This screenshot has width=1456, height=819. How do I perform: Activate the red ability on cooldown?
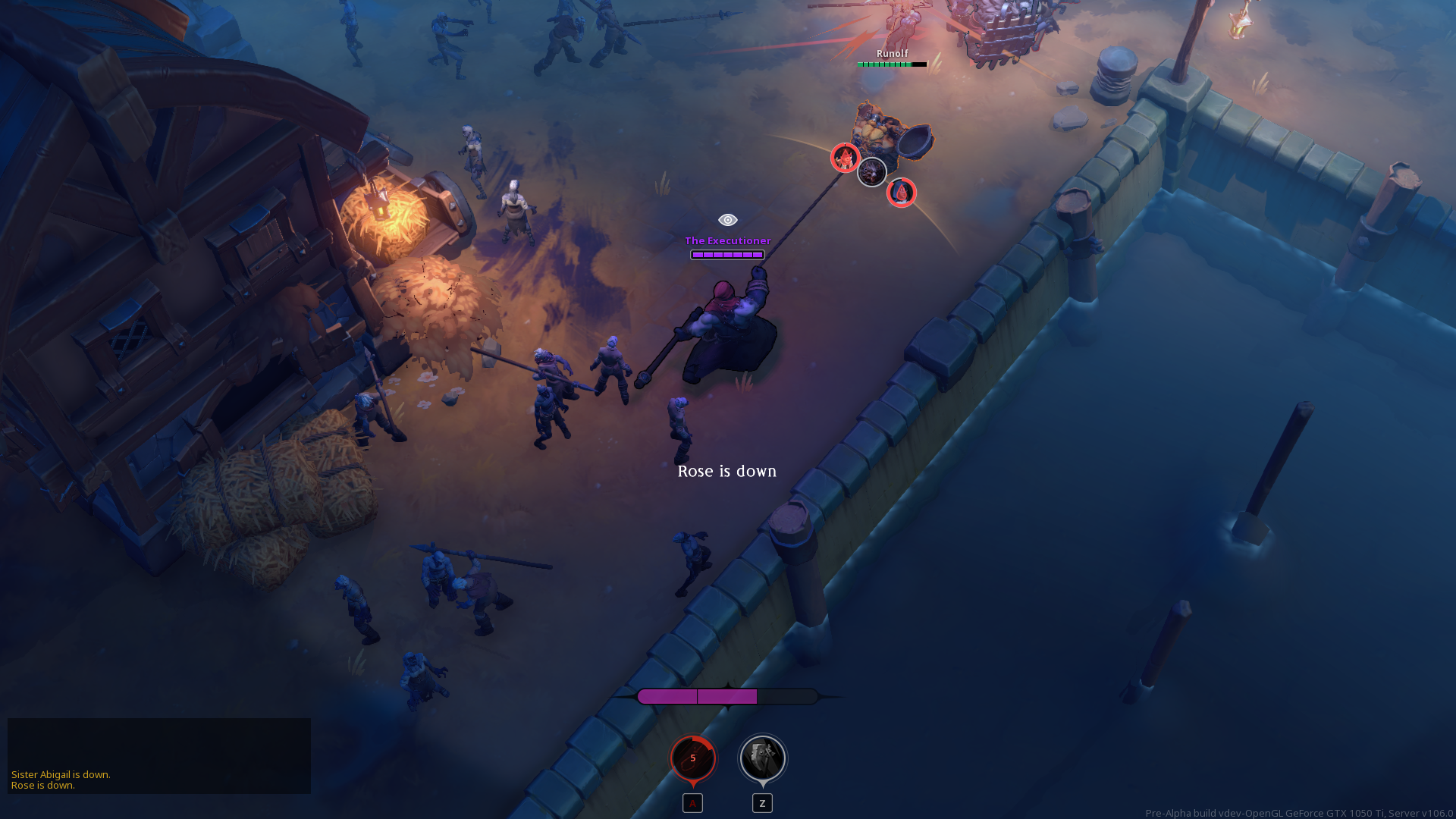[692, 758]
